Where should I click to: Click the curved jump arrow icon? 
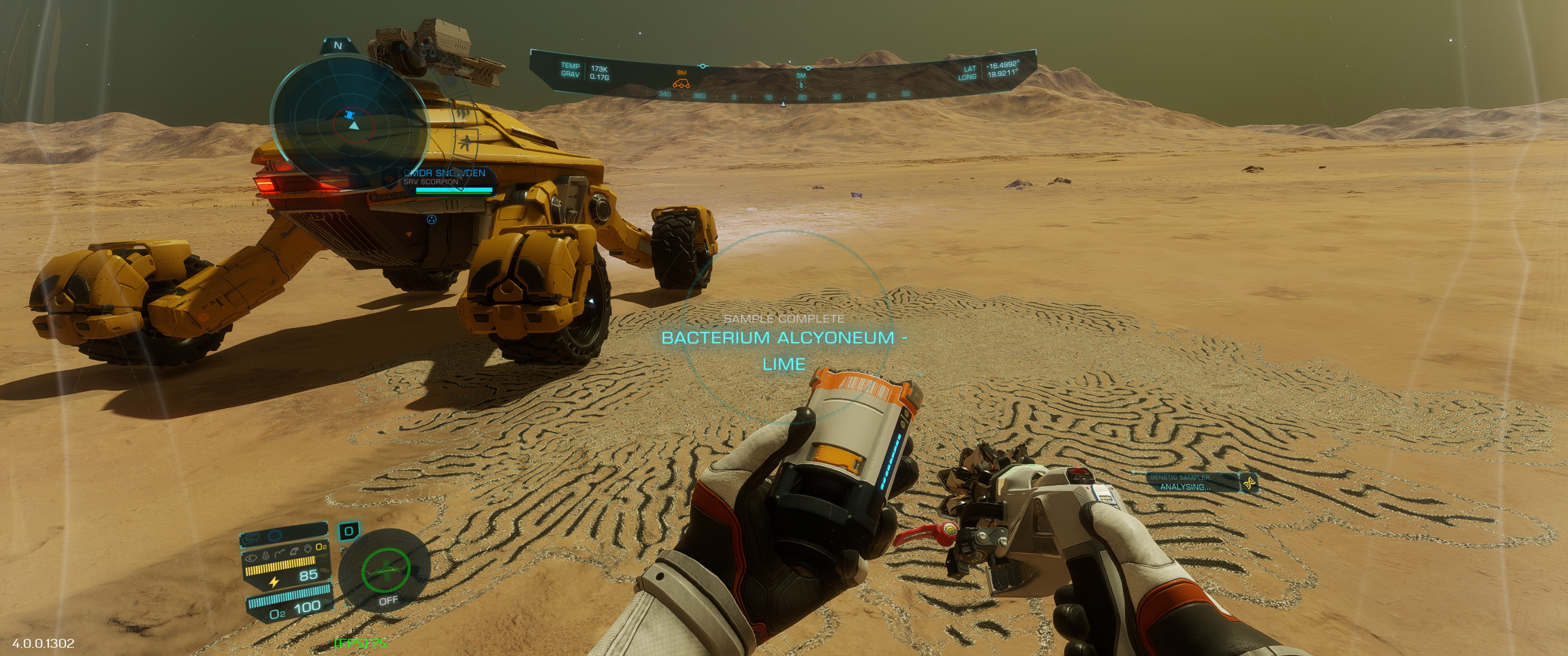point(279,554)
